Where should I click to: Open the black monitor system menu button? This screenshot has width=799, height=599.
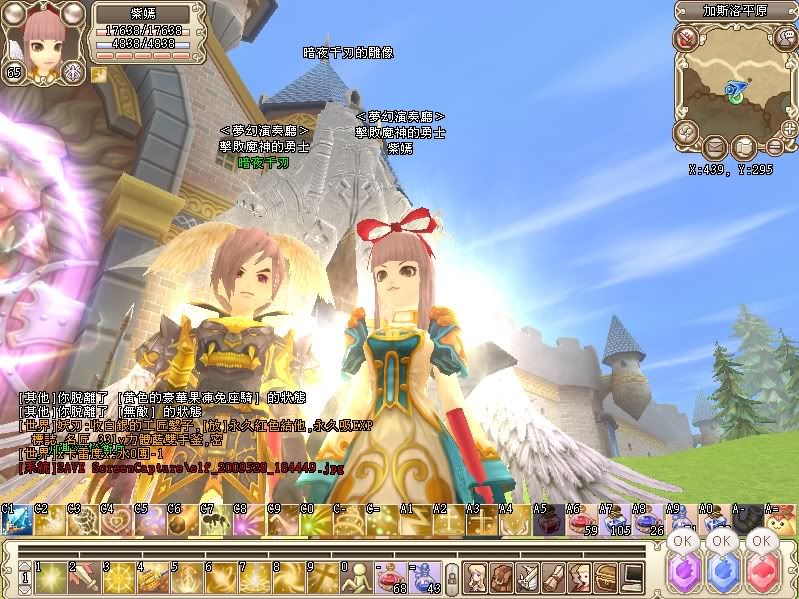(x=632, y=576)
